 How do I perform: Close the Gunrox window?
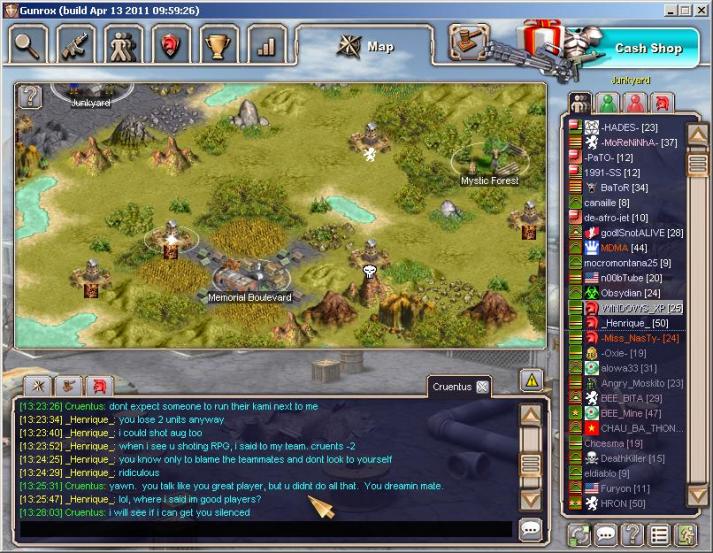click(701, 9)
